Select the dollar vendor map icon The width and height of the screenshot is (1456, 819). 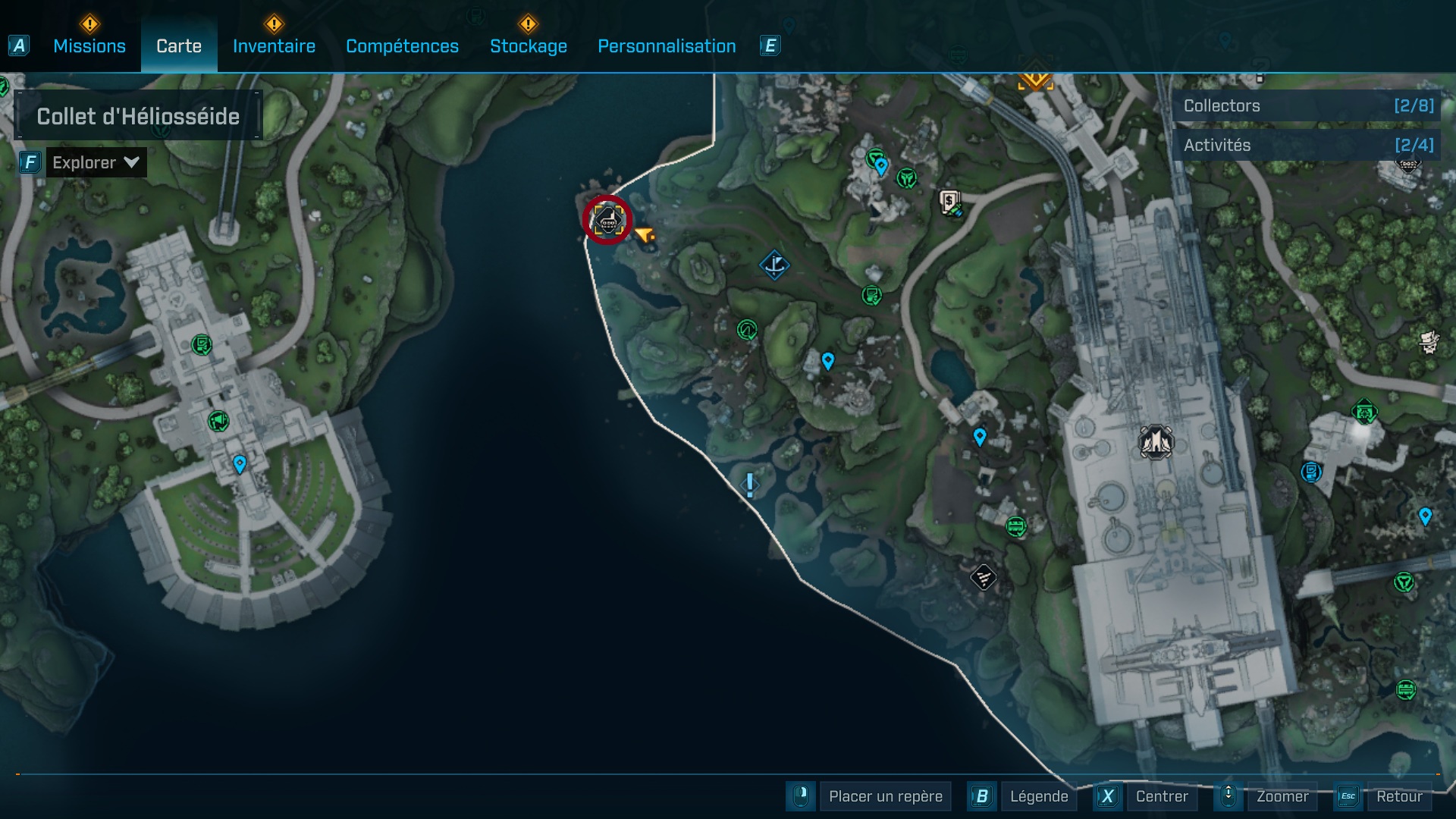950,202
